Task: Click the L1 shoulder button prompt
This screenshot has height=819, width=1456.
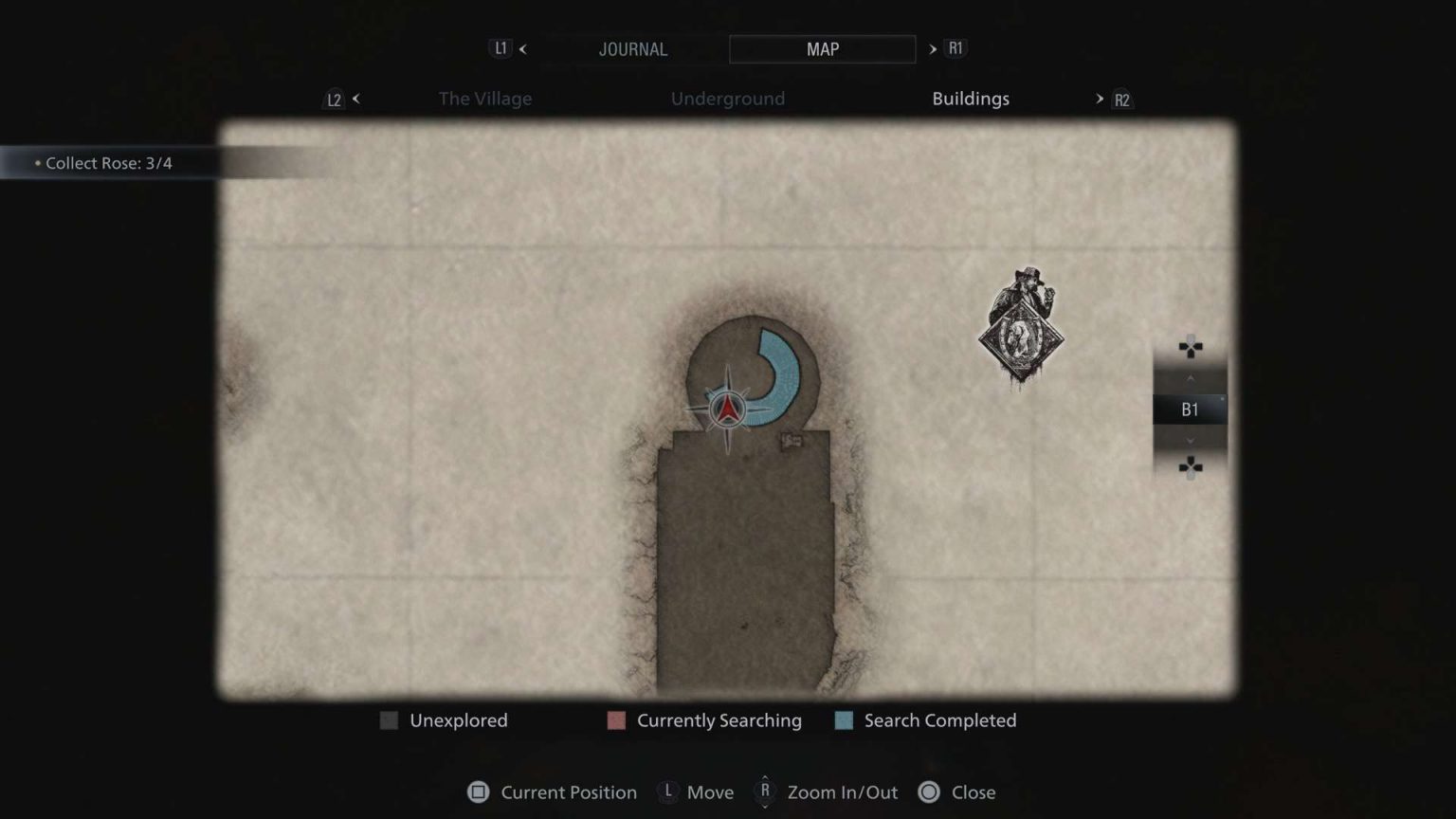Action: tap(500, 47)
